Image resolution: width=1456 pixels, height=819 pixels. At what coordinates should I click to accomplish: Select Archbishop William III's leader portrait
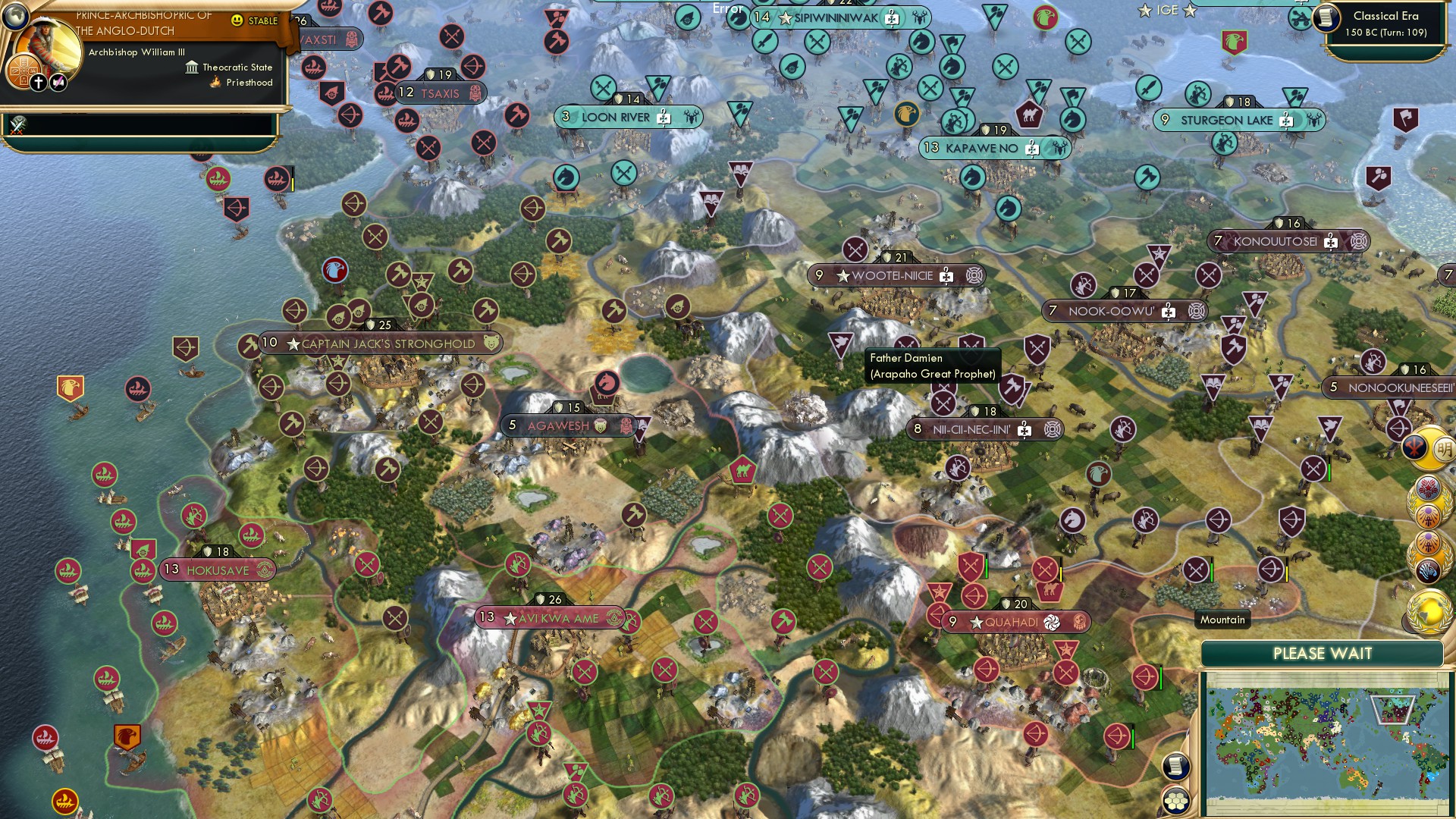(47, 42)
